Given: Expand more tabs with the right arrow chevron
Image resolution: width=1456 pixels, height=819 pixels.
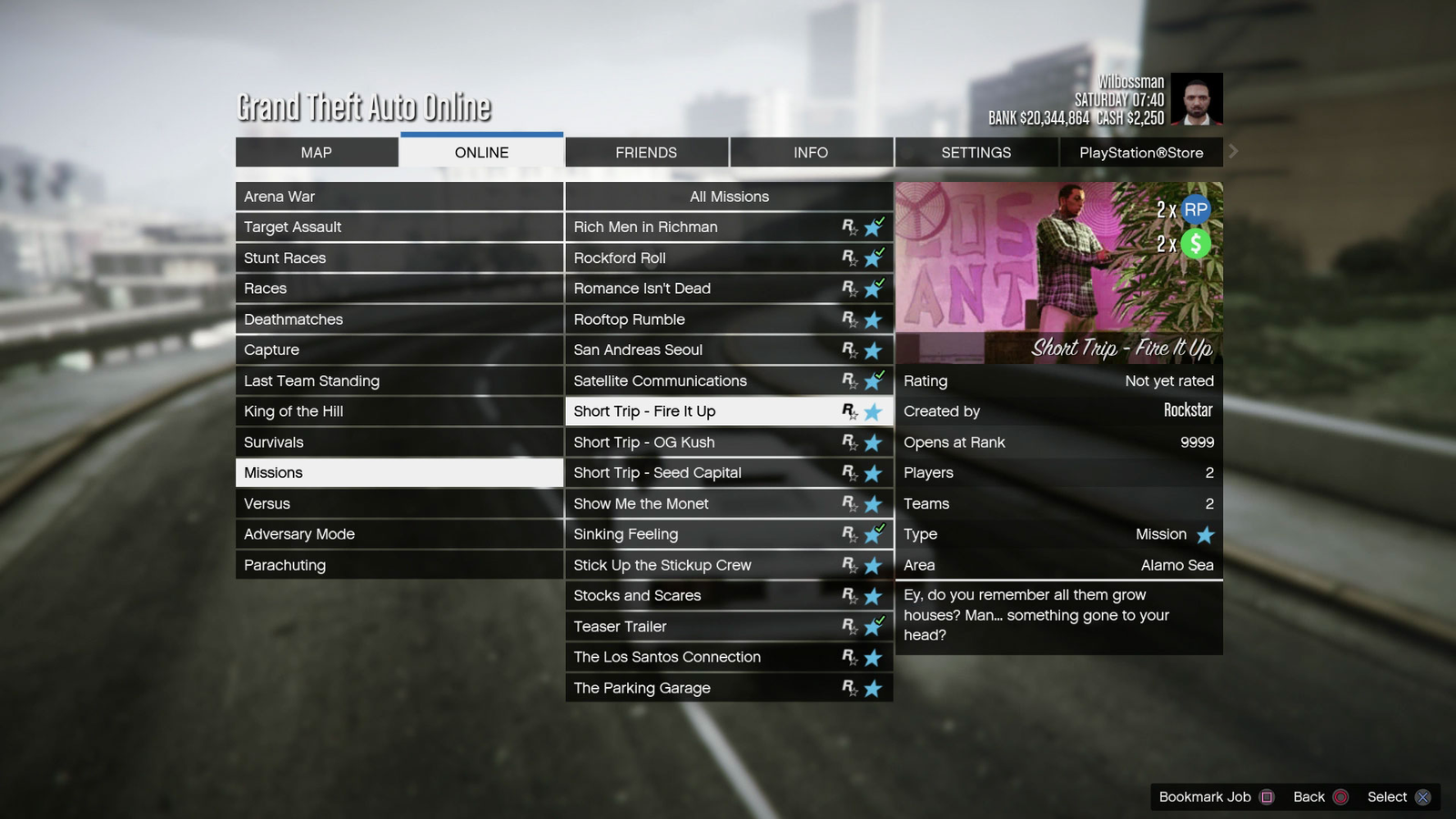Looking at the screenshot, I should 1233,152.
